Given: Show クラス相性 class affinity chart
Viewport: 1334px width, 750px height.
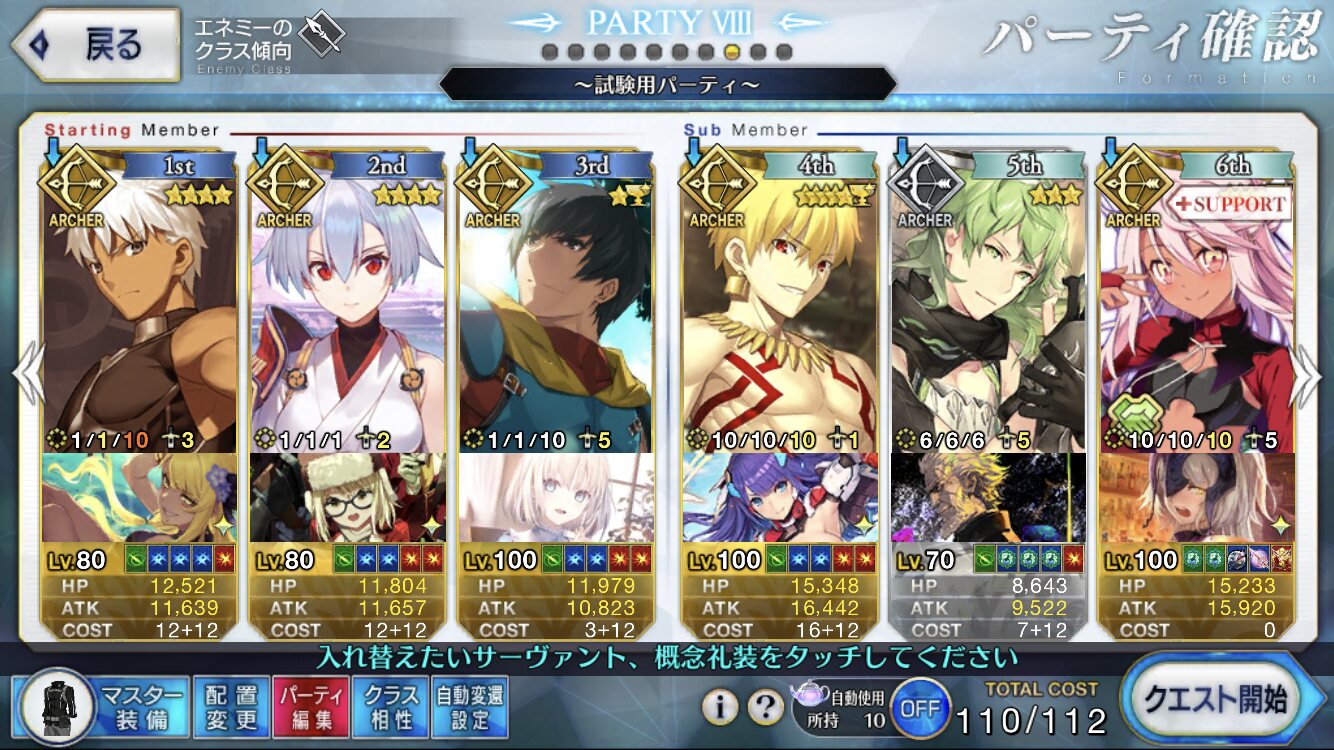Looking at the screenshot, I should [390, 706].
